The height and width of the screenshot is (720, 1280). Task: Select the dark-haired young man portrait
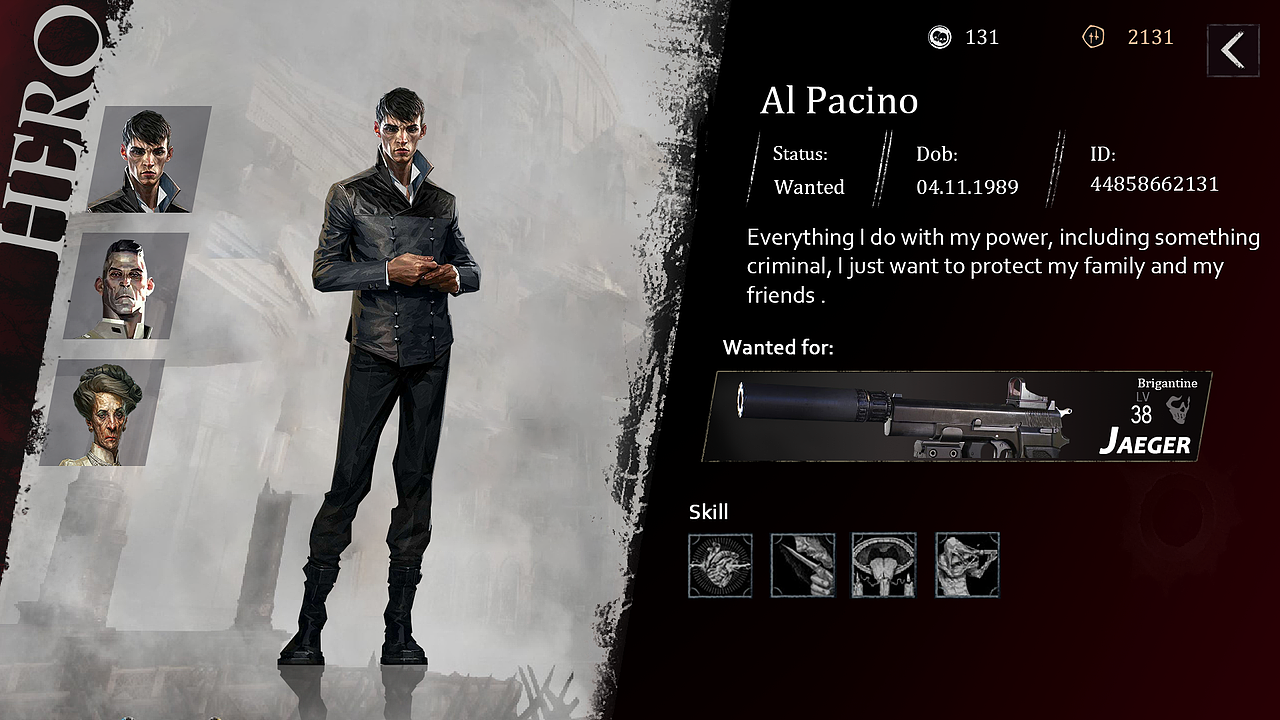150,160
